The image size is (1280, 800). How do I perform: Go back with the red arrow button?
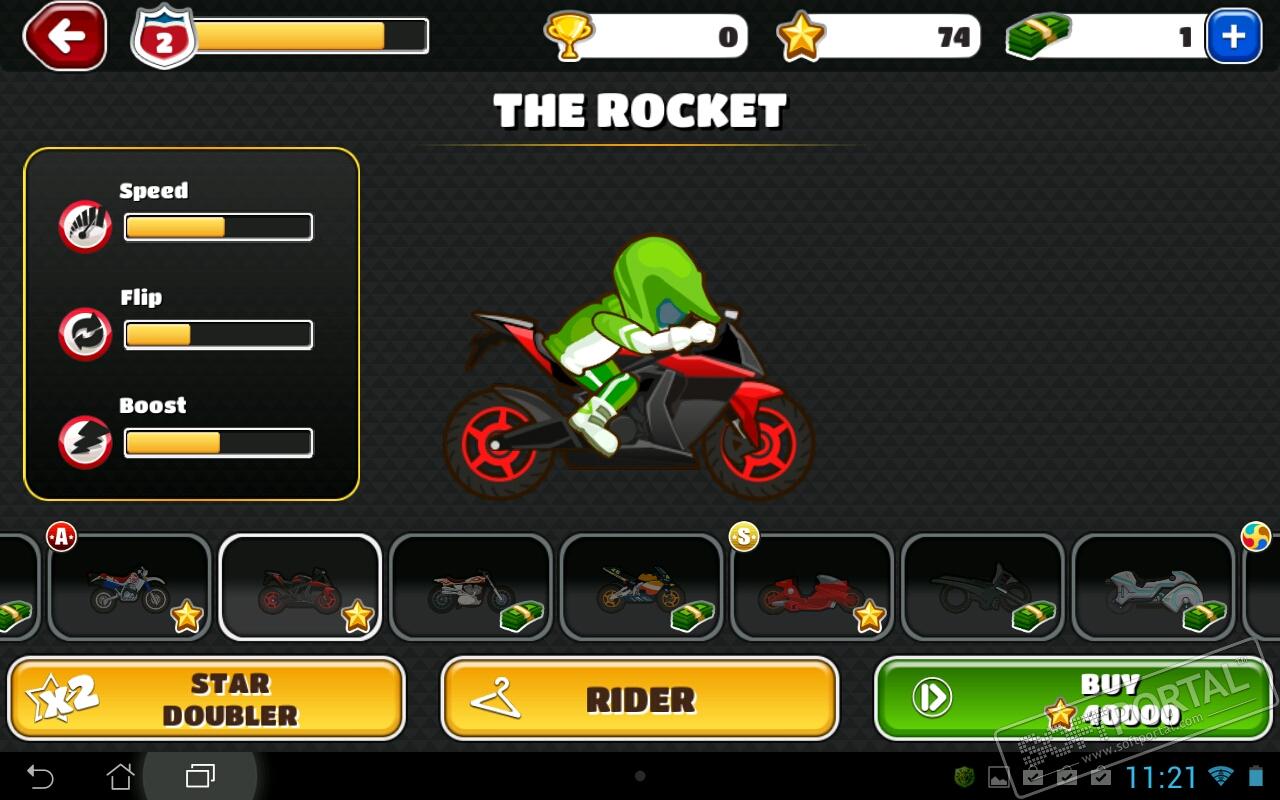[x=65, y=37]
